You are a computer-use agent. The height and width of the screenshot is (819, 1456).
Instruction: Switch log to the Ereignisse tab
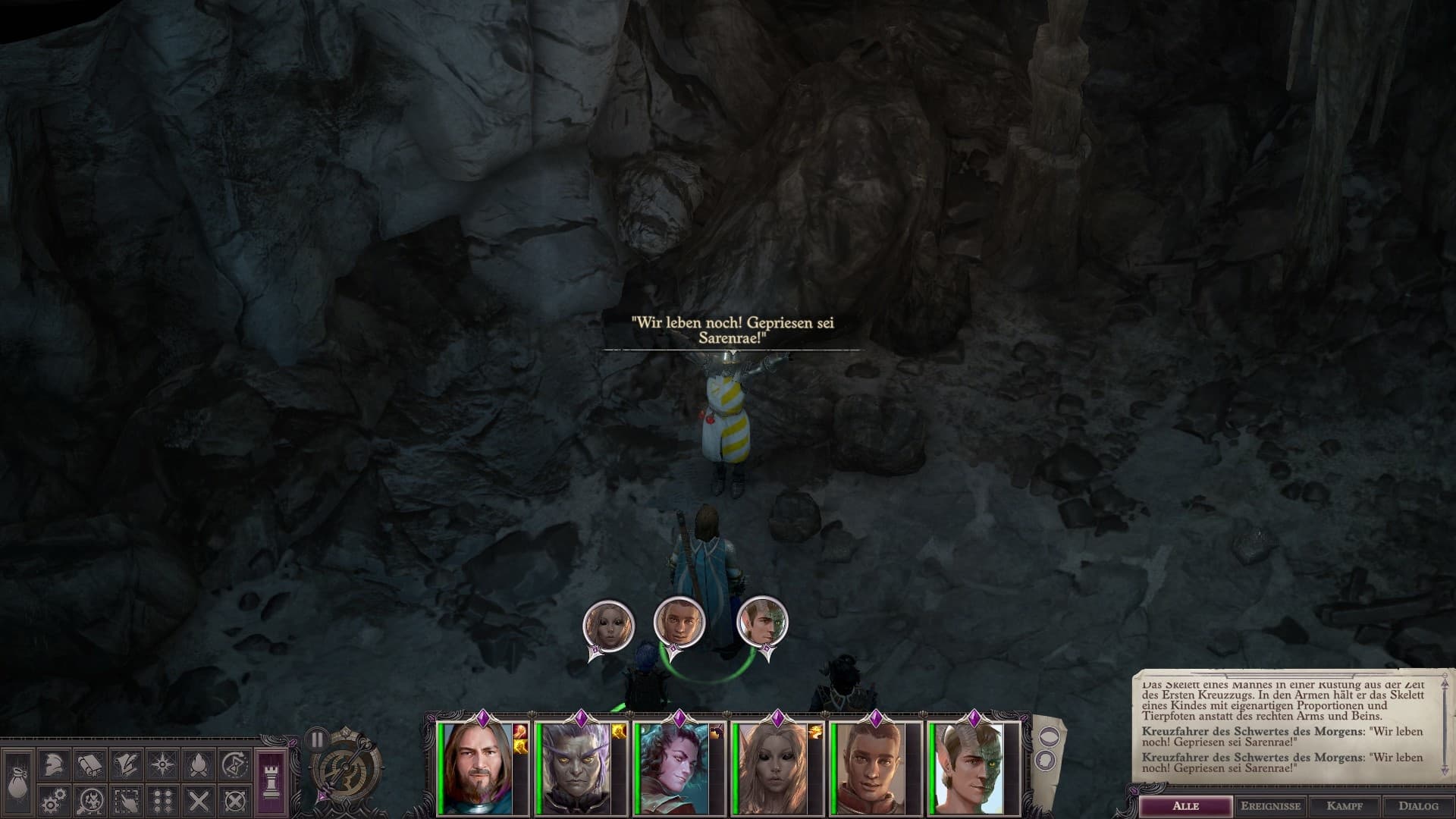[1270, 806]
